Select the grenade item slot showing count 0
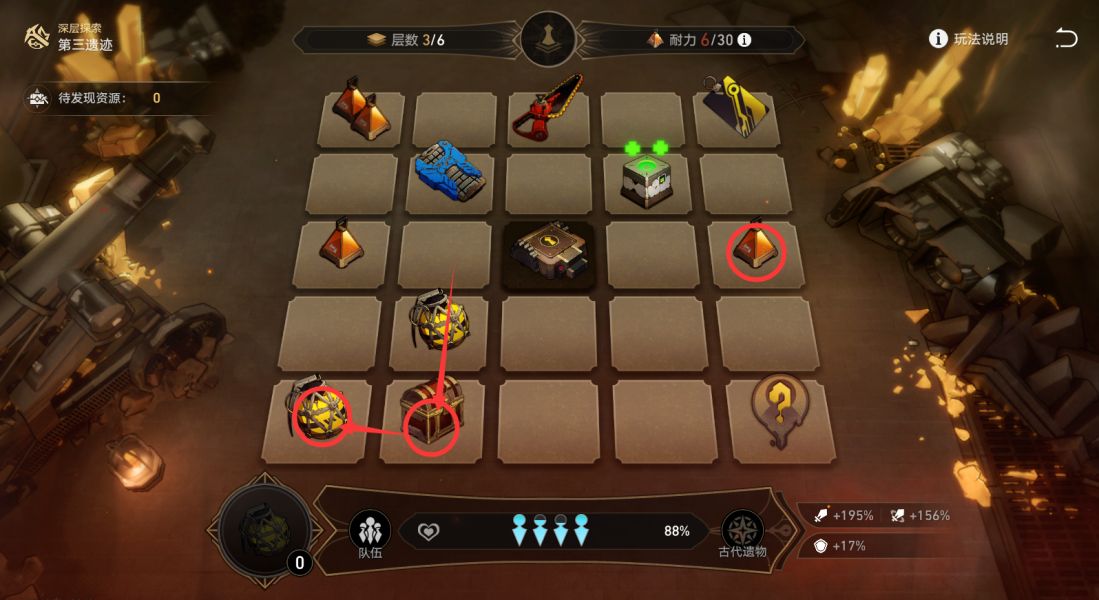Viewport: 1099px width, 600px height. 263,528
